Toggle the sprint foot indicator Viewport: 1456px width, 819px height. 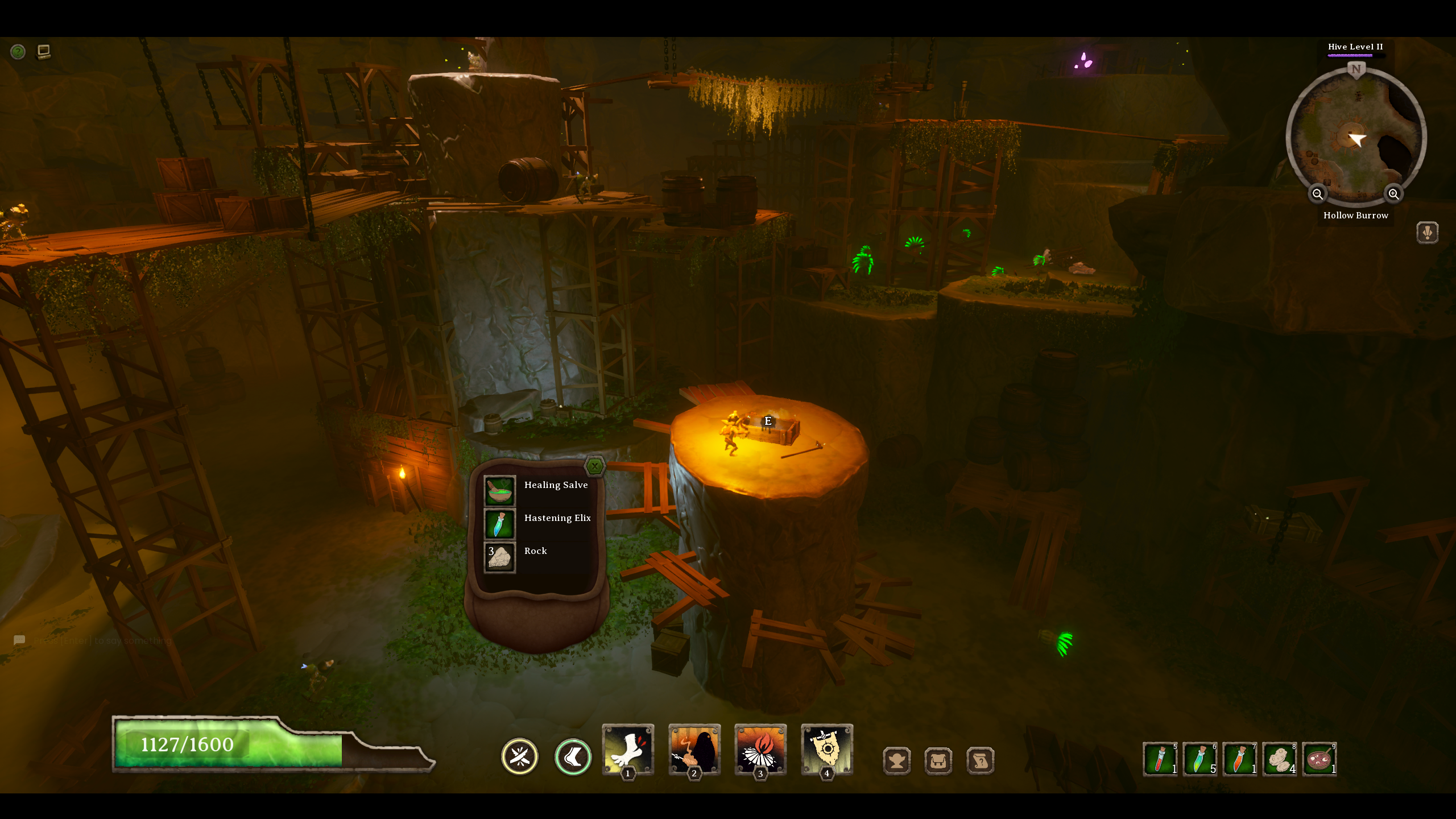click(573, 756)
